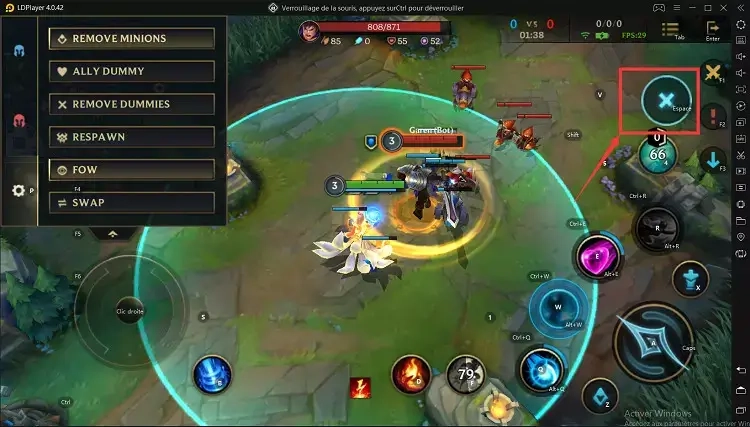The width and height of the screenshot is (750, 427).
Task: Cast the Ignite summoner spell
Action: coord(410,373)
